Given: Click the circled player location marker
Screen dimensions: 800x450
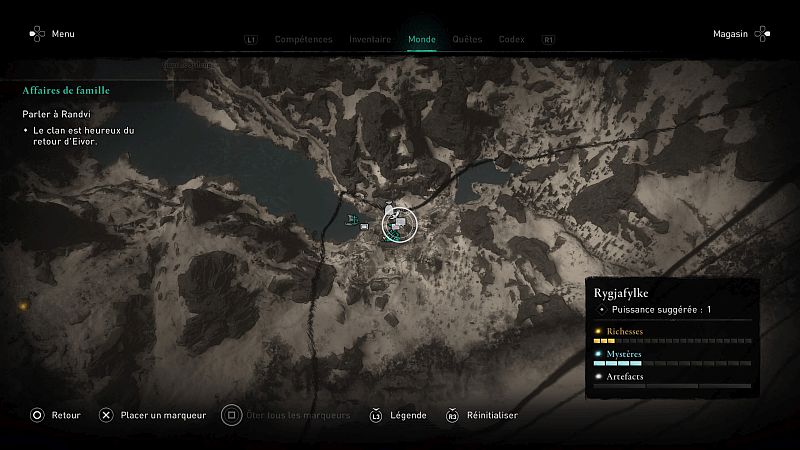Looking at the screenshot, I should 400,224.
